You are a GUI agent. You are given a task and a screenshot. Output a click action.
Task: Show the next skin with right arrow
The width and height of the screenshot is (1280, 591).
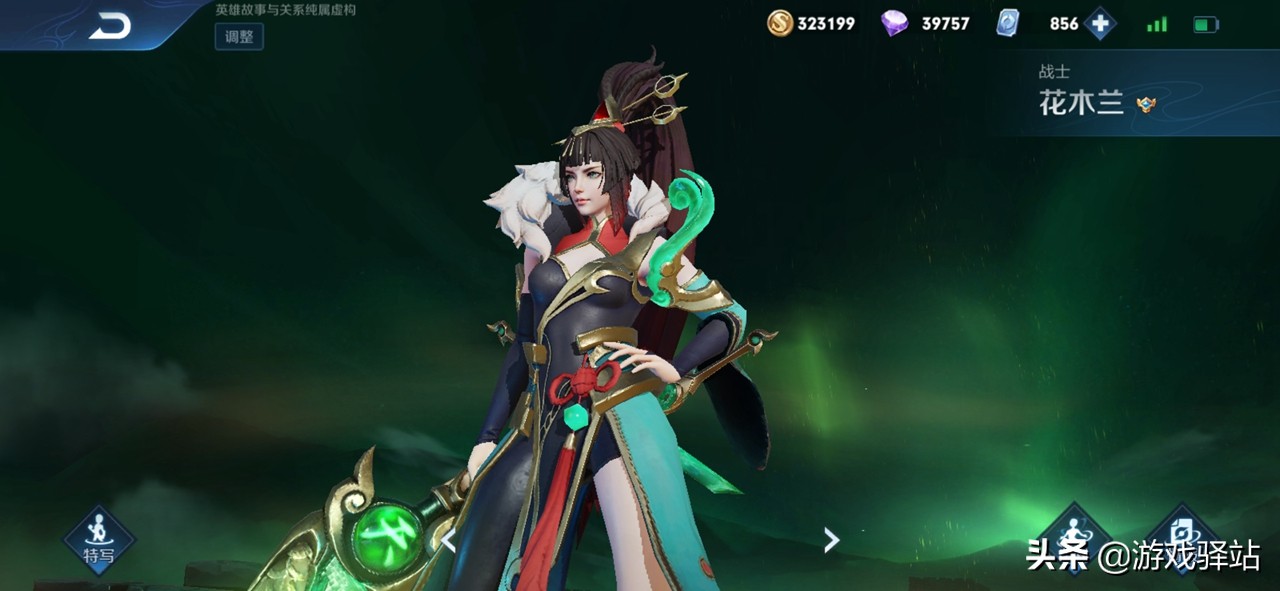[831, 541]
